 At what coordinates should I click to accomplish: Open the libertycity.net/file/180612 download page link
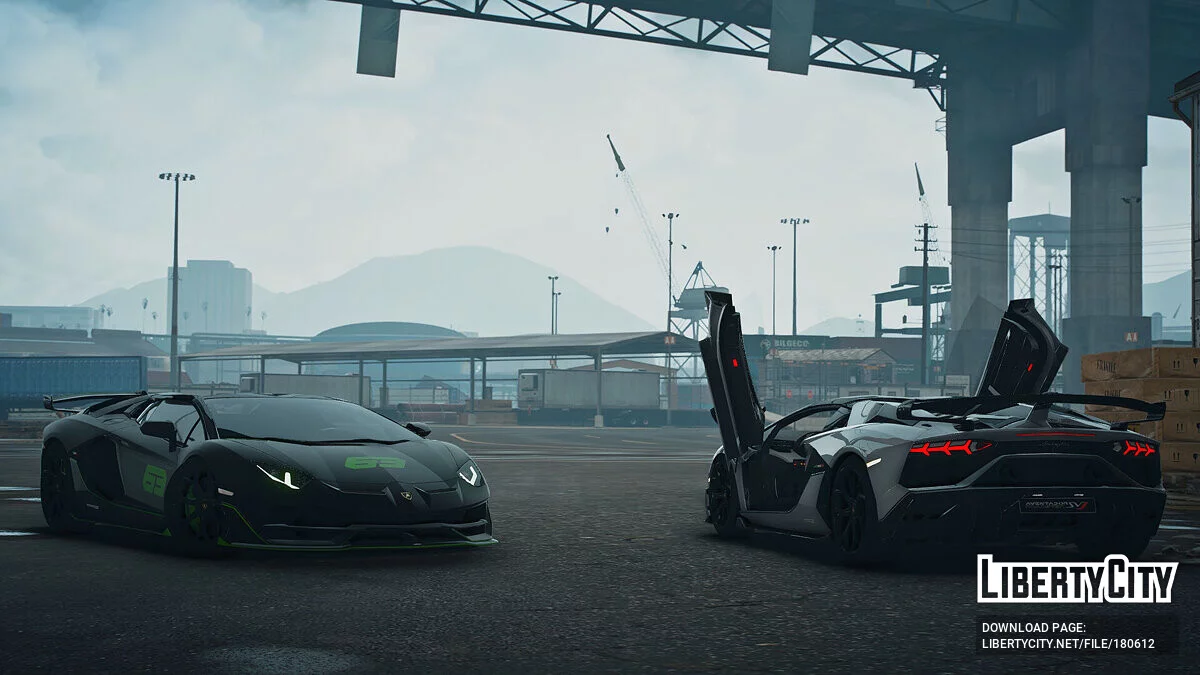click(1068, 643)
